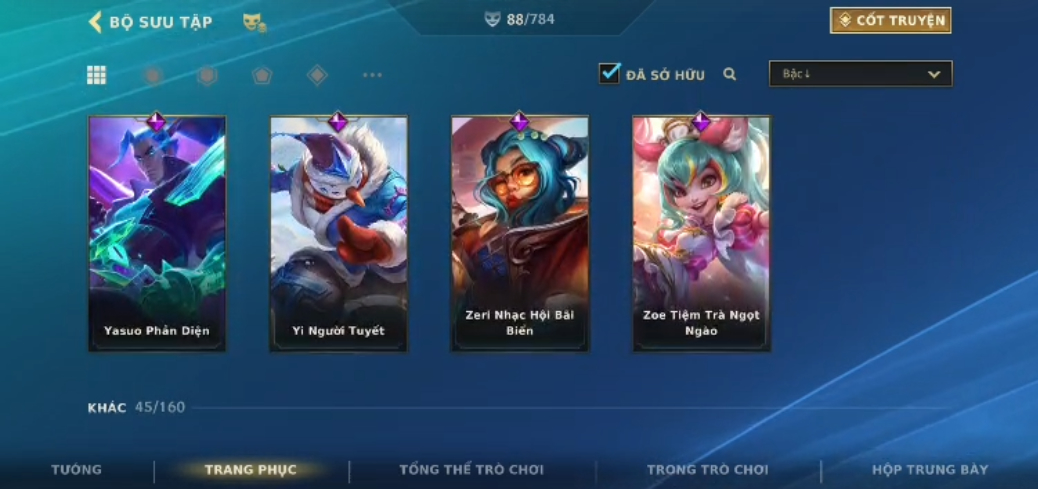The height and width of the screenshot is (489, 1038).
Task: Show more filters via three dots
Action: click(372, 75)
